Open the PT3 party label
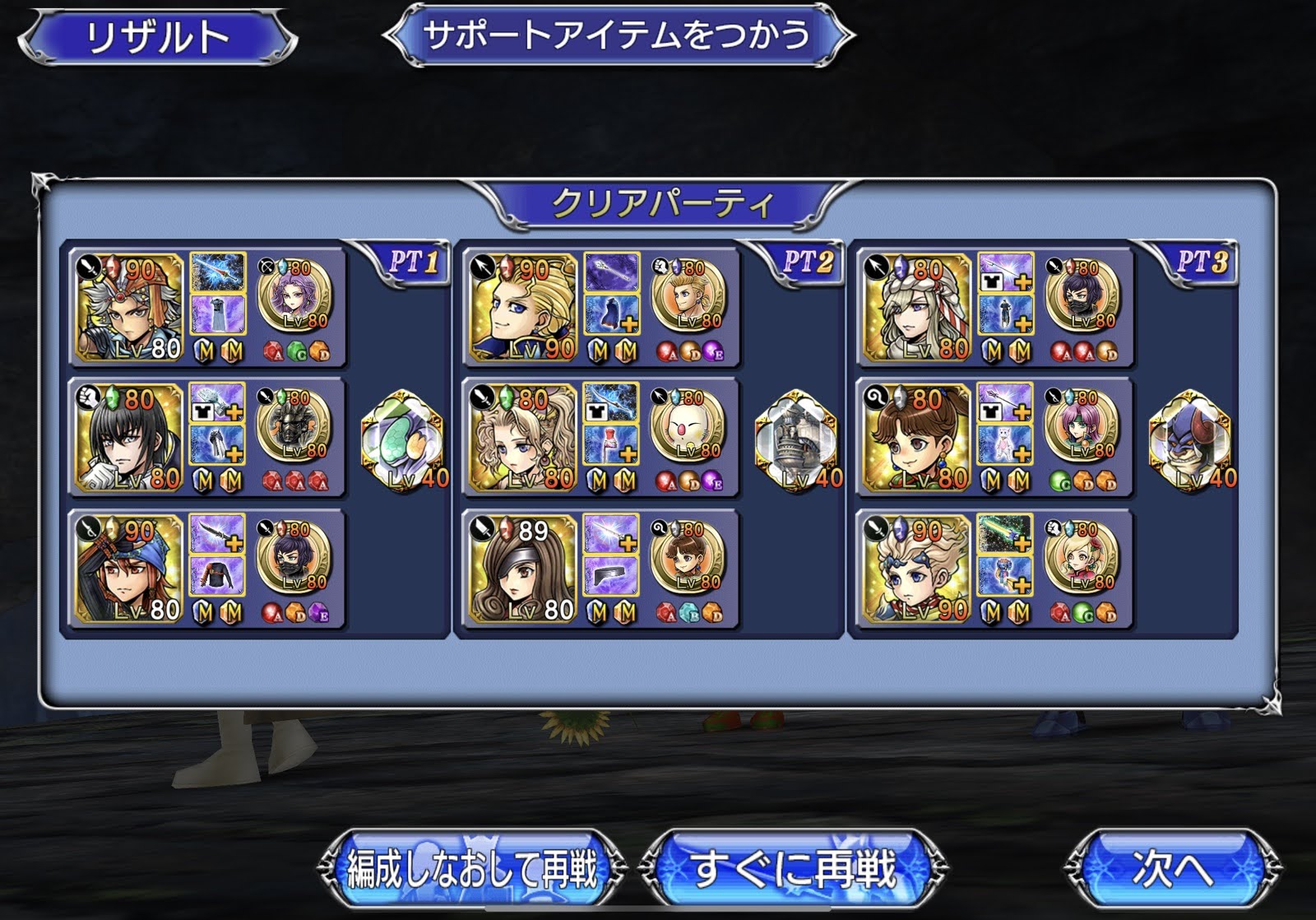The image size is (1316, 920). 1200,263
